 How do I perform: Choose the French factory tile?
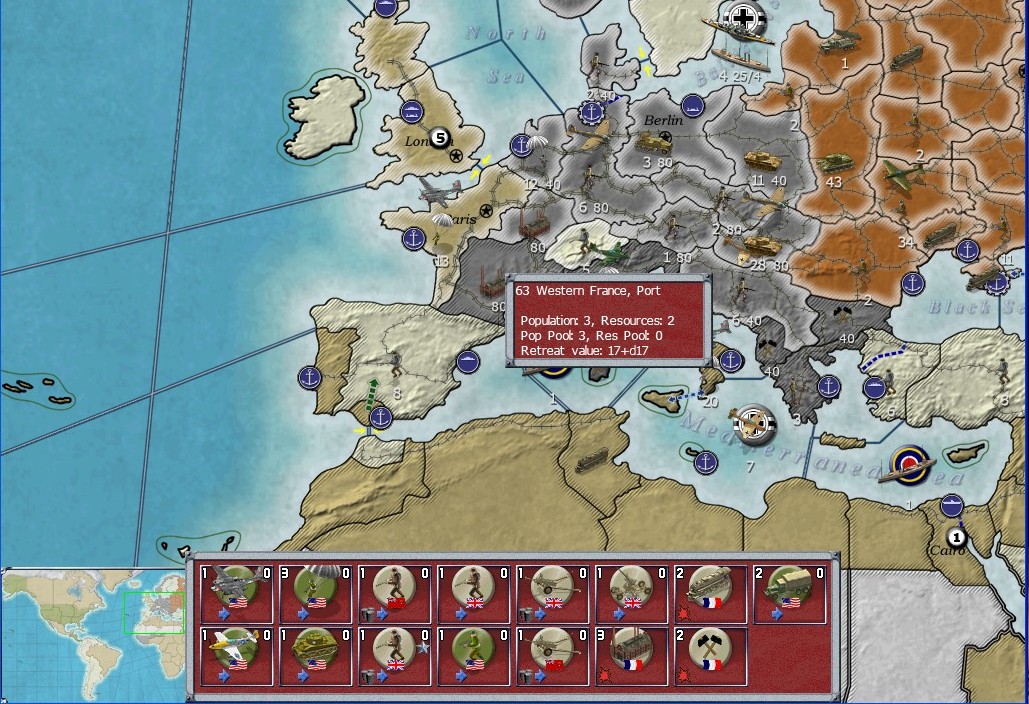(x=632, y=656)
